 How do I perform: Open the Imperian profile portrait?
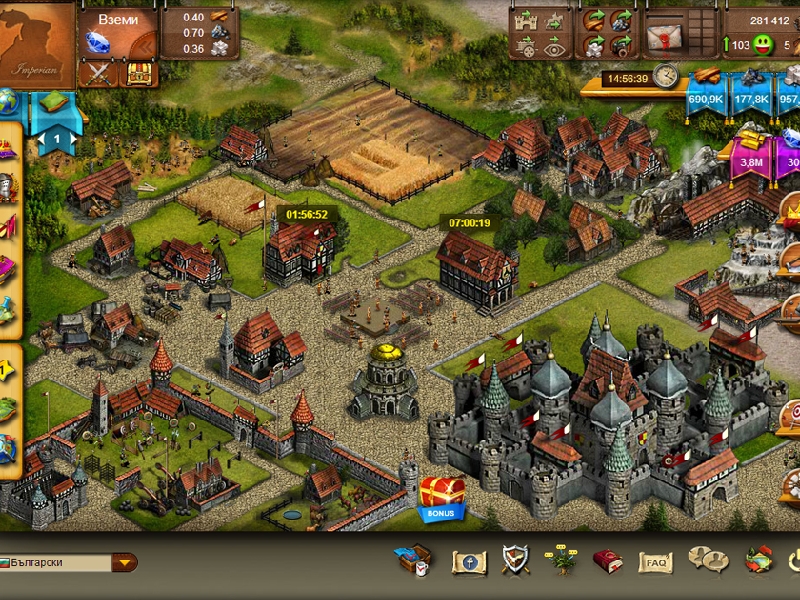(37, 40)
